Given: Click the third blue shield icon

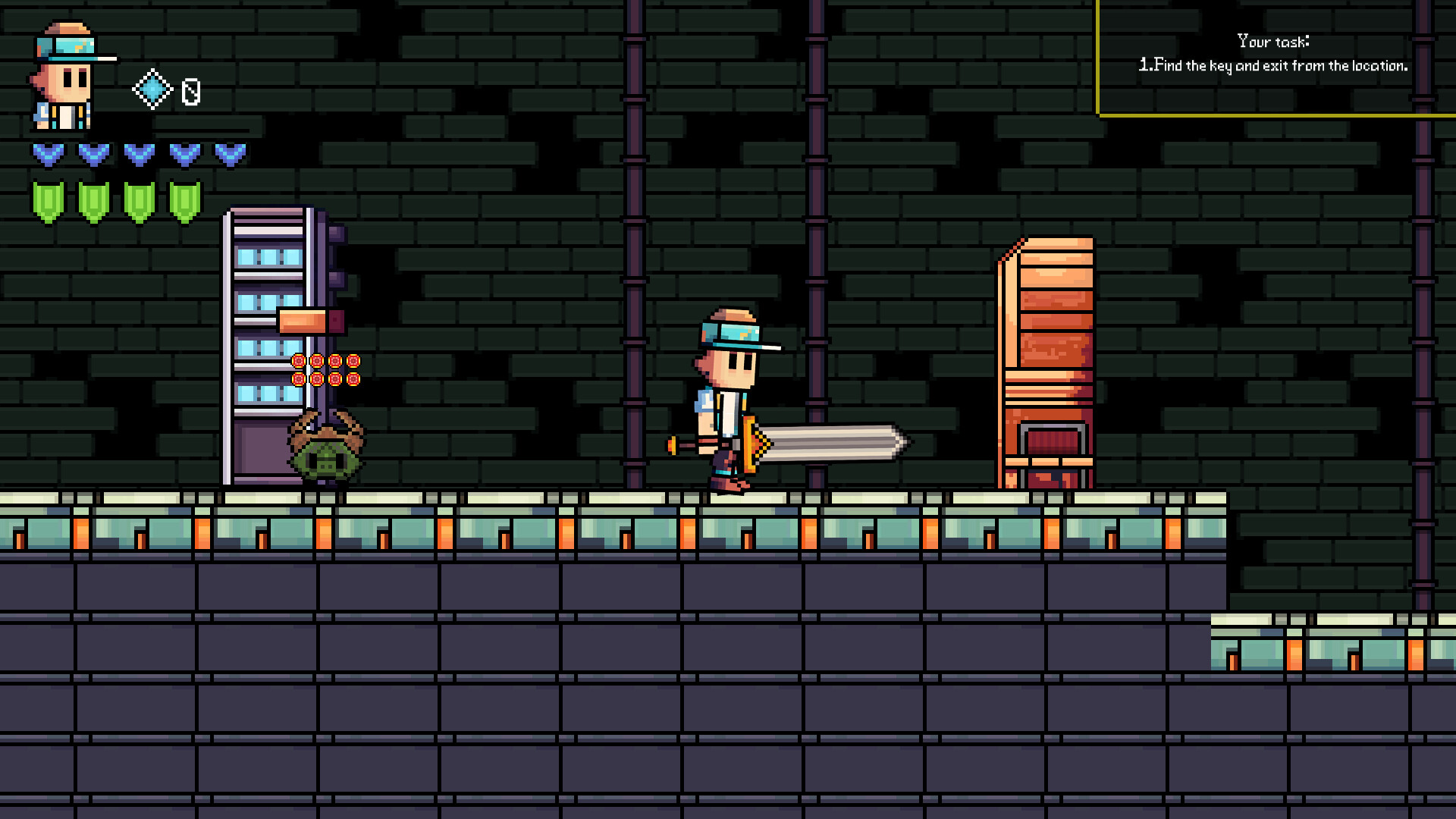Looking at the screenshot, I should [x=138, y=154].
